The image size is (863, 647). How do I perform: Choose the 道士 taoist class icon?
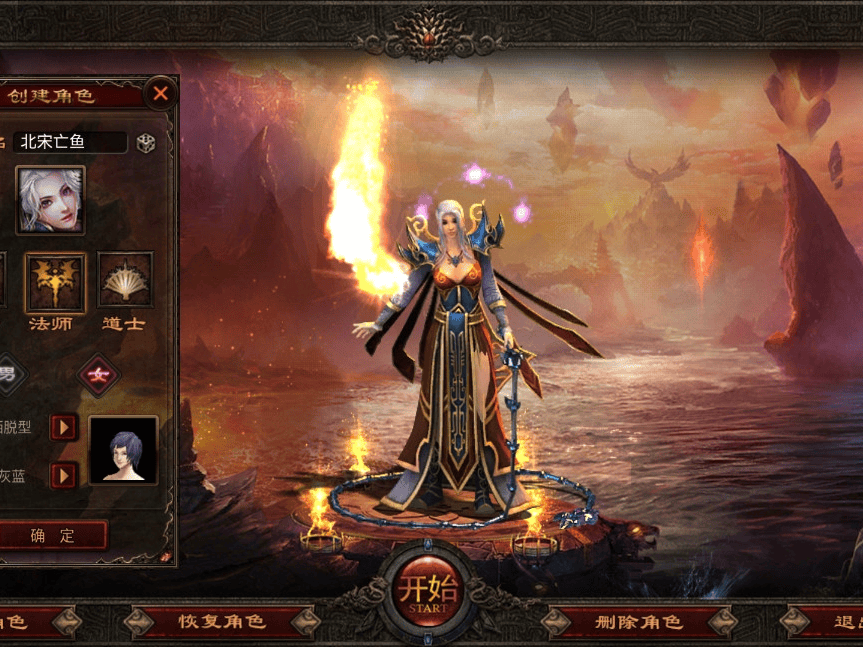125,280
